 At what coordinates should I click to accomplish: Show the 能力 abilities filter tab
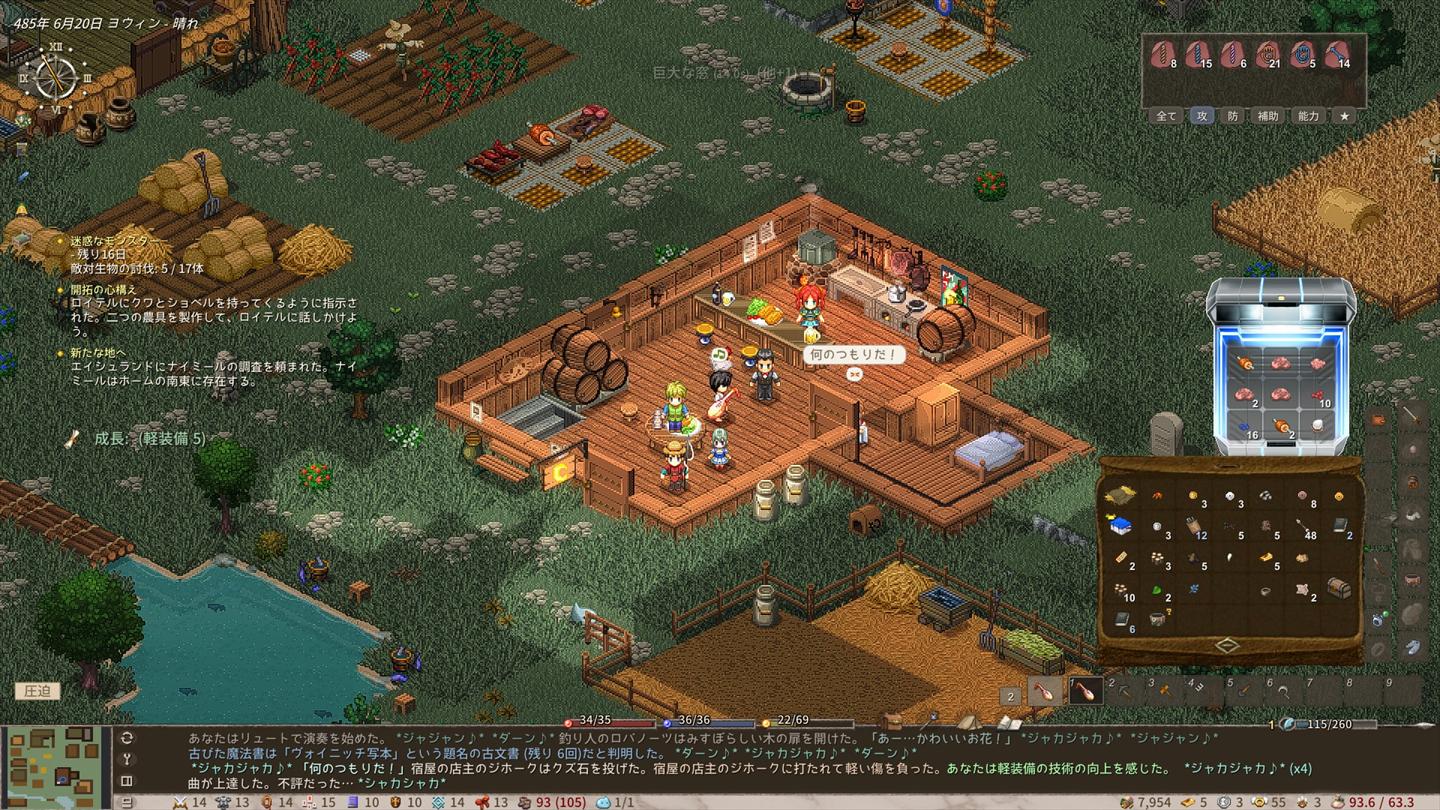tap(1308, 116)
